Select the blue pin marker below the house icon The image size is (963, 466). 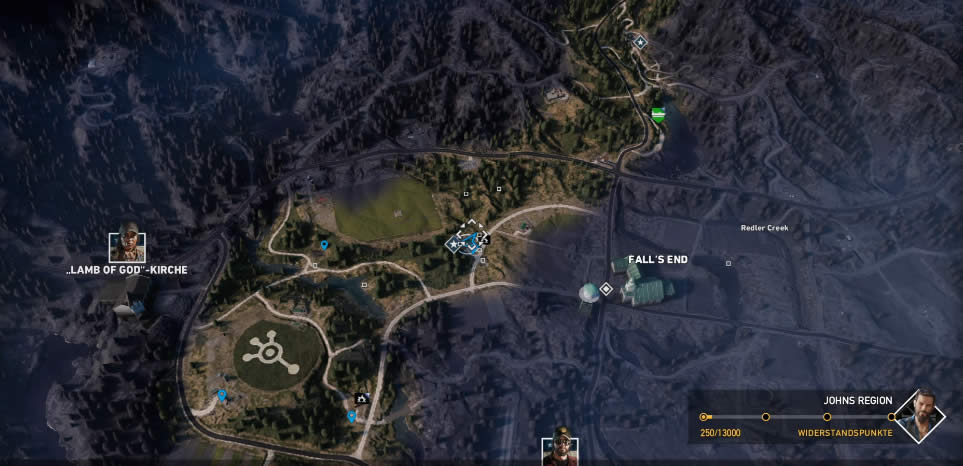point(352,416)
